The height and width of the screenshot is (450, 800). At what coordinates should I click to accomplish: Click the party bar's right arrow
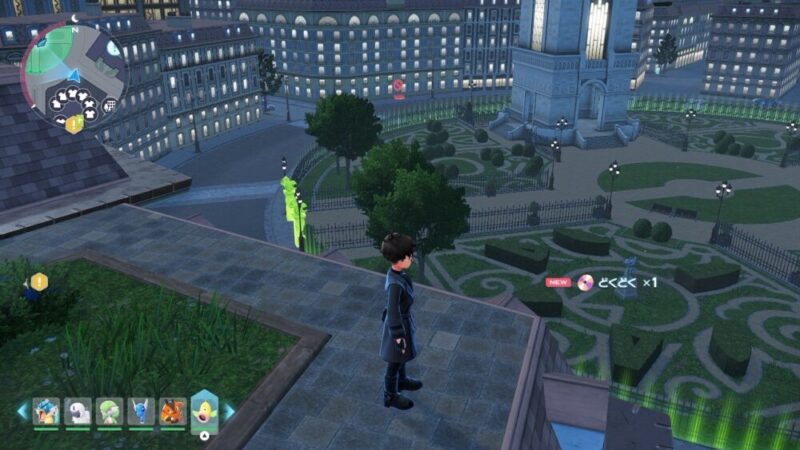tap(229, 411)
